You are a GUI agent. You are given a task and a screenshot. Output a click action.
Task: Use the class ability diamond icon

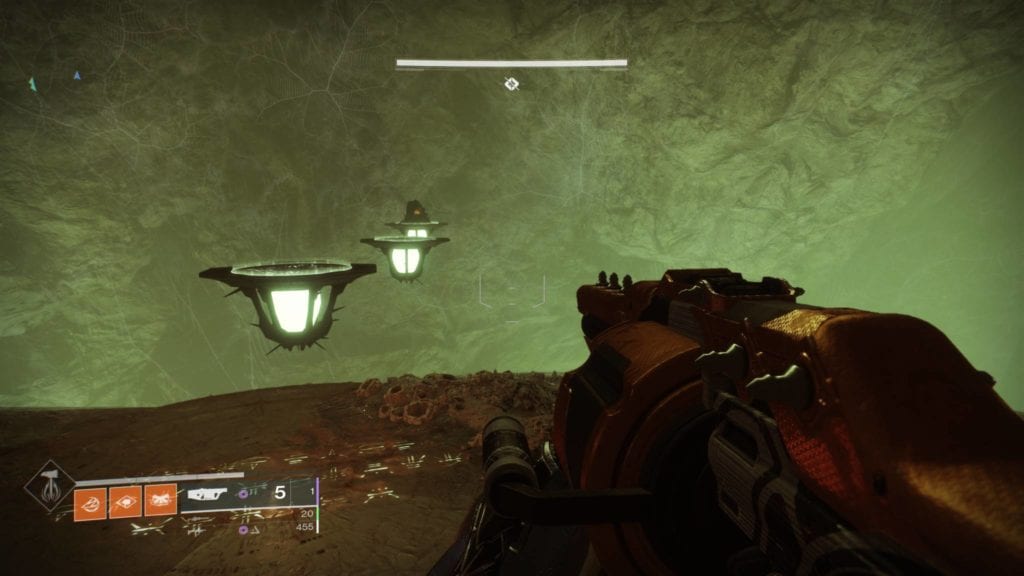pos(125,500)
